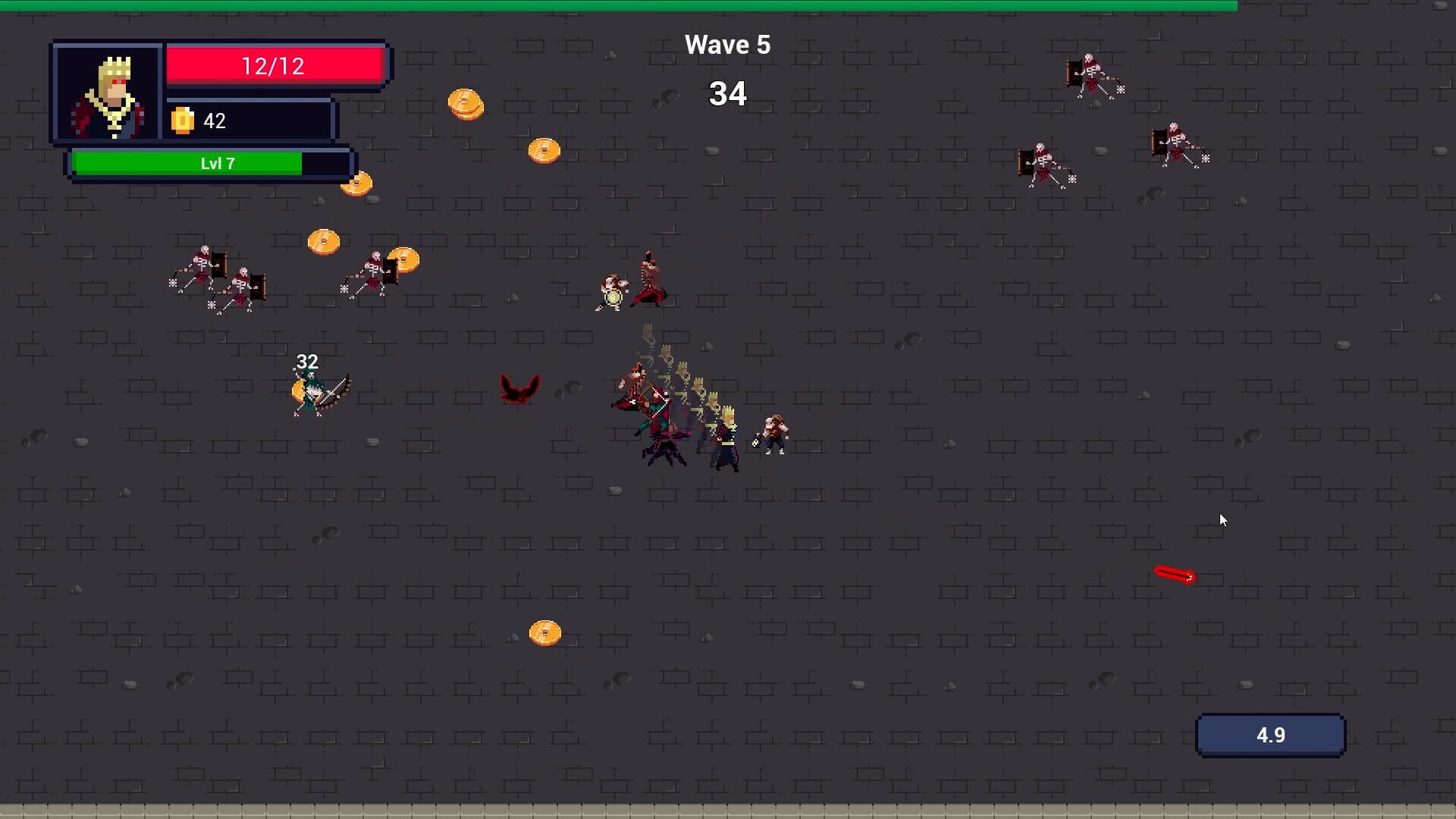This screenshot has width=1456, height=819.
Task: Select the gold coin icon beside 42
Action: [184, 119]
